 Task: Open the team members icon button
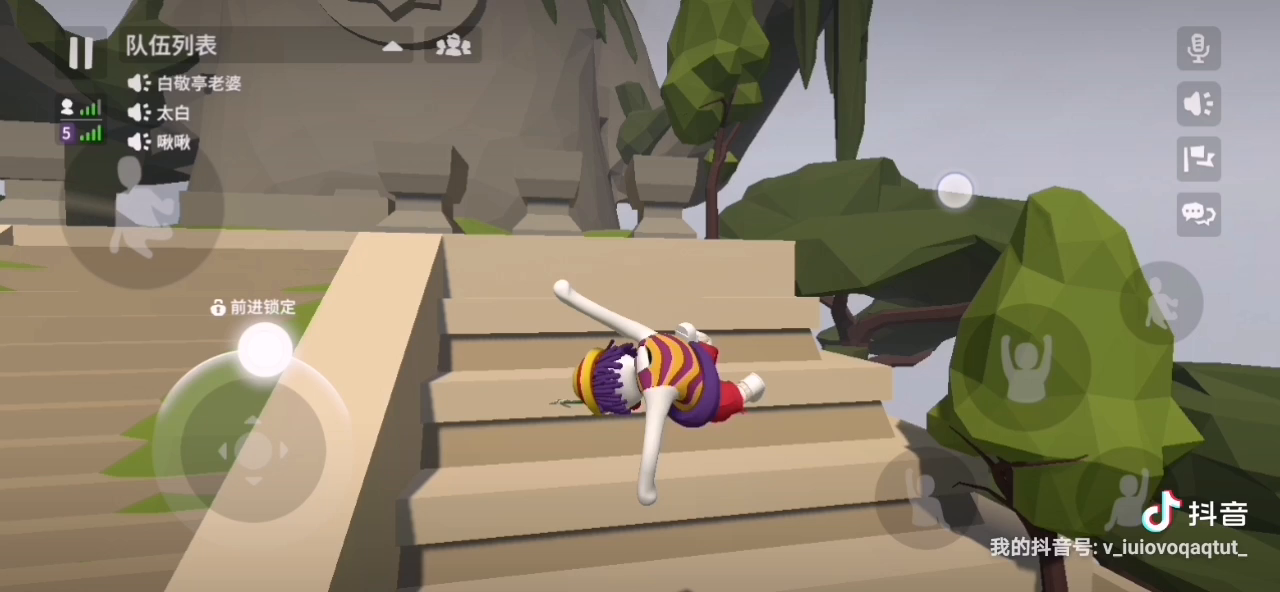click(x=454, y=46)
